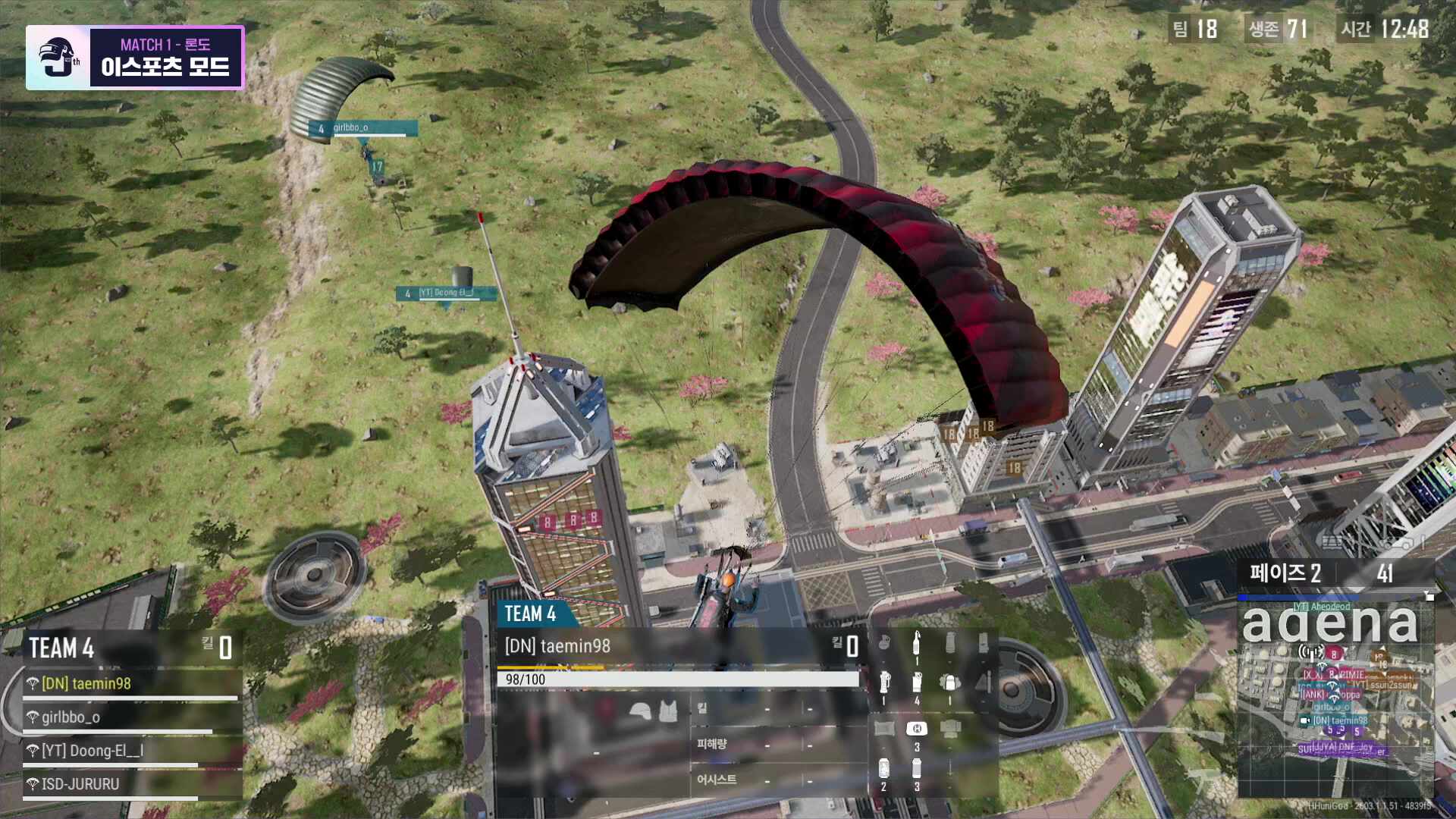This screenshot has width=1456, height=819.
Task: Click the painkiller bottle icon showing count 3
Action: tap(918, 769)
